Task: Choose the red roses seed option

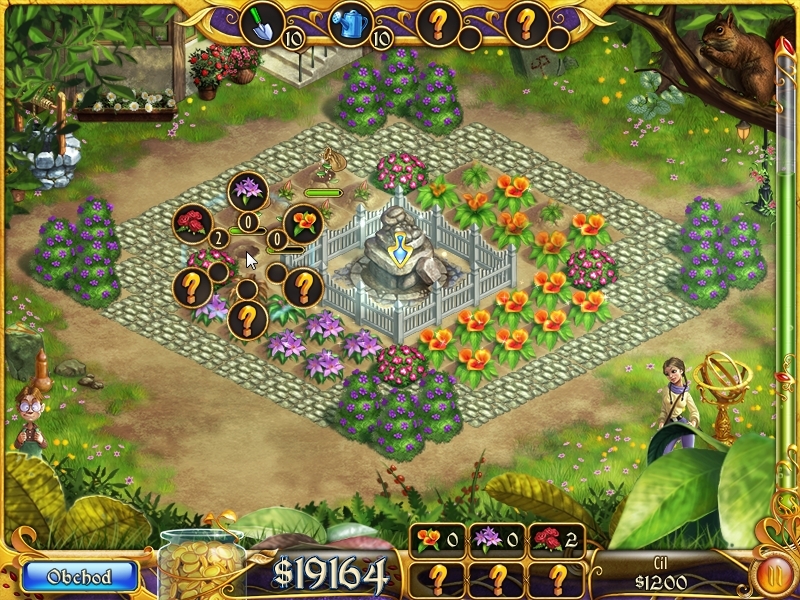Action: click(190, 223)
